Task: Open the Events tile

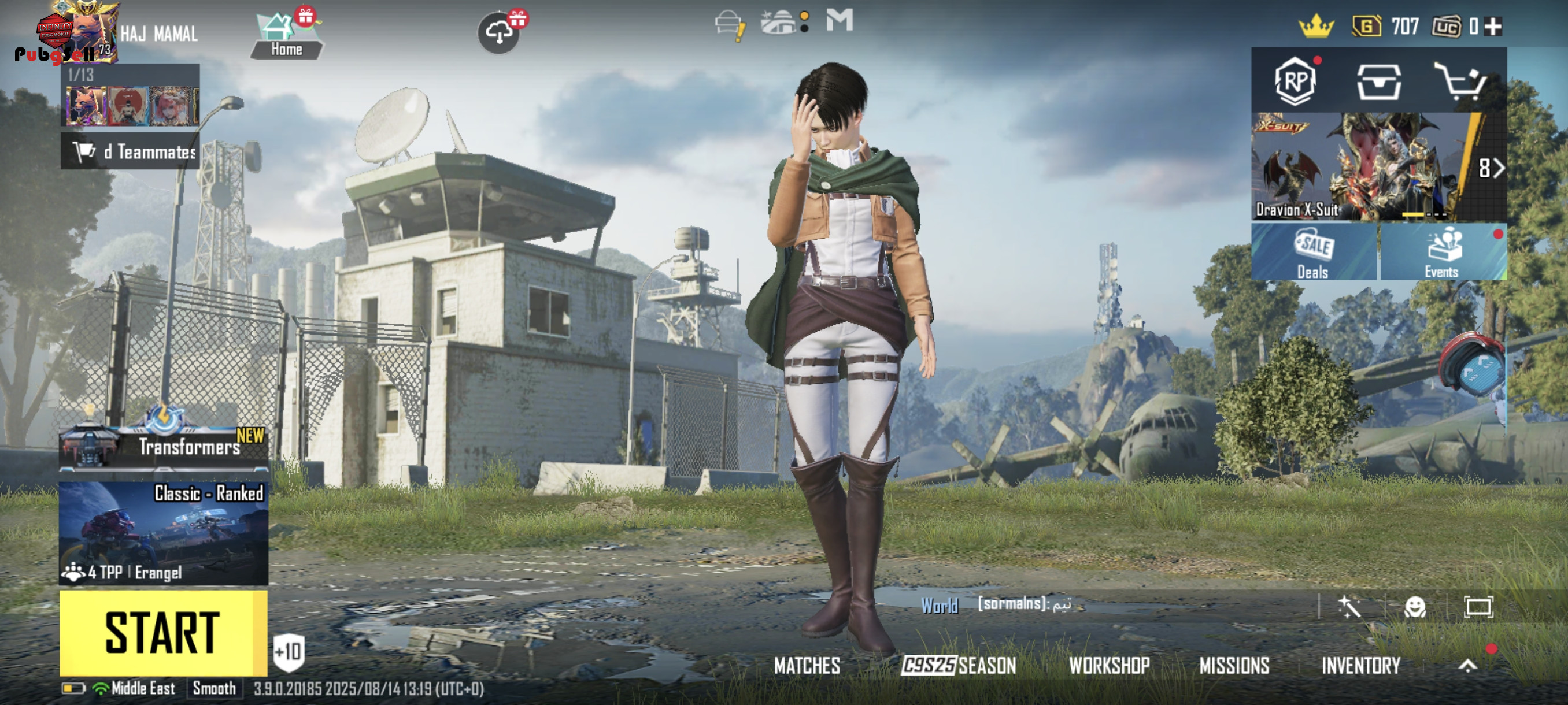Action: (1442, 253)
